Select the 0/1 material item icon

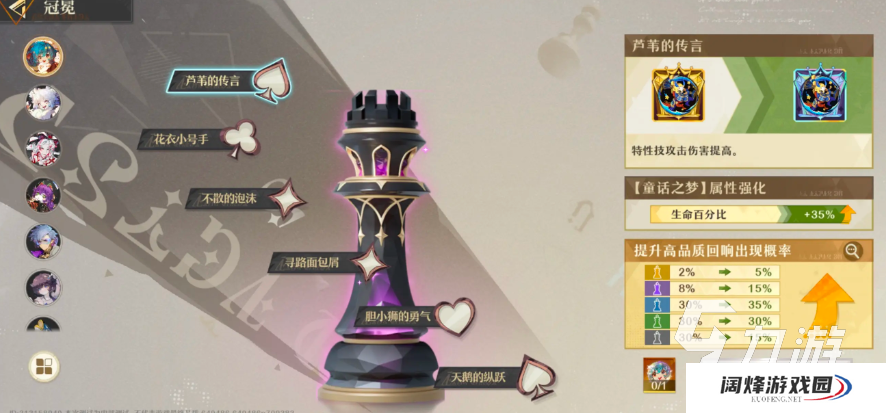[x=657, y=375]
